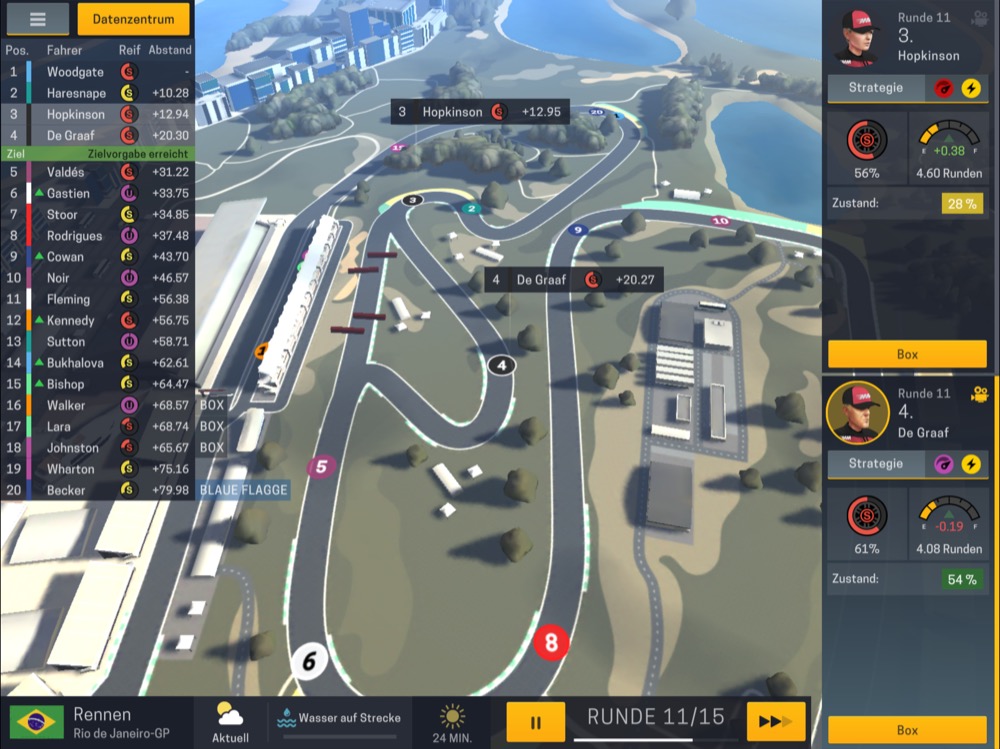1000x749 pixels.
Task: Select Hopkinson's driver portrait
Action: 858,37
